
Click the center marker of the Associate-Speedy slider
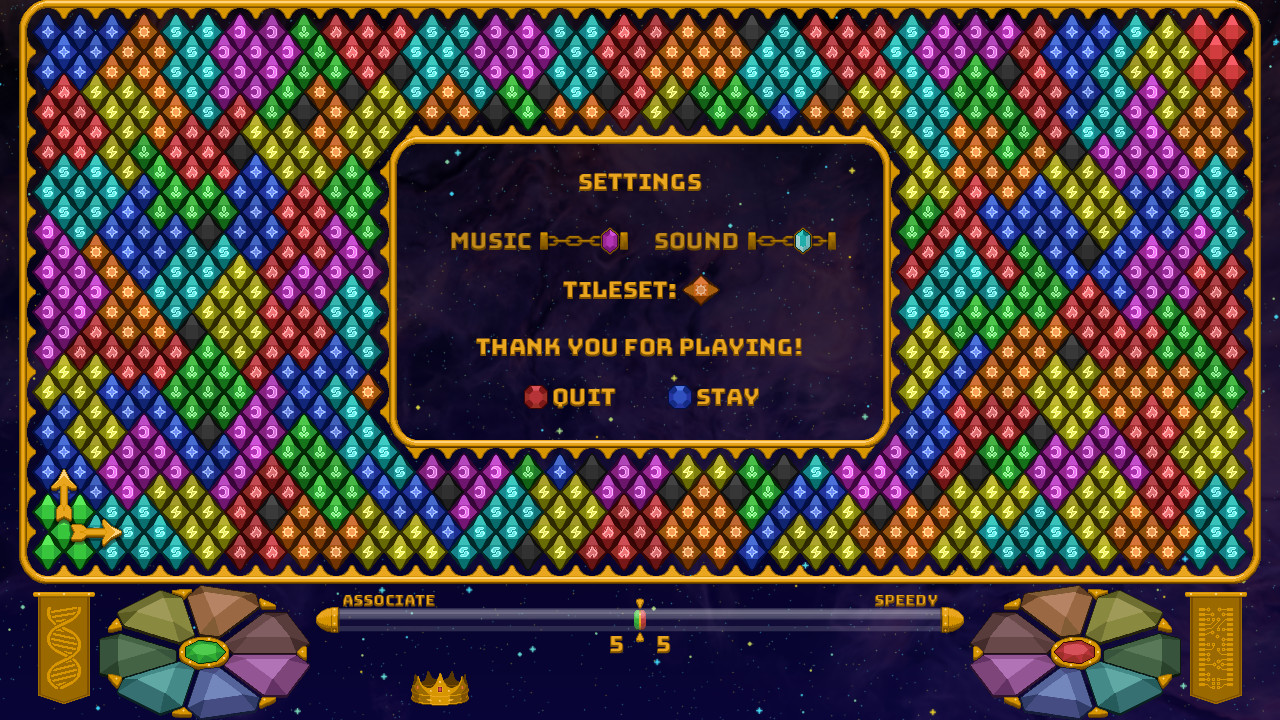(x=640, y=619)
